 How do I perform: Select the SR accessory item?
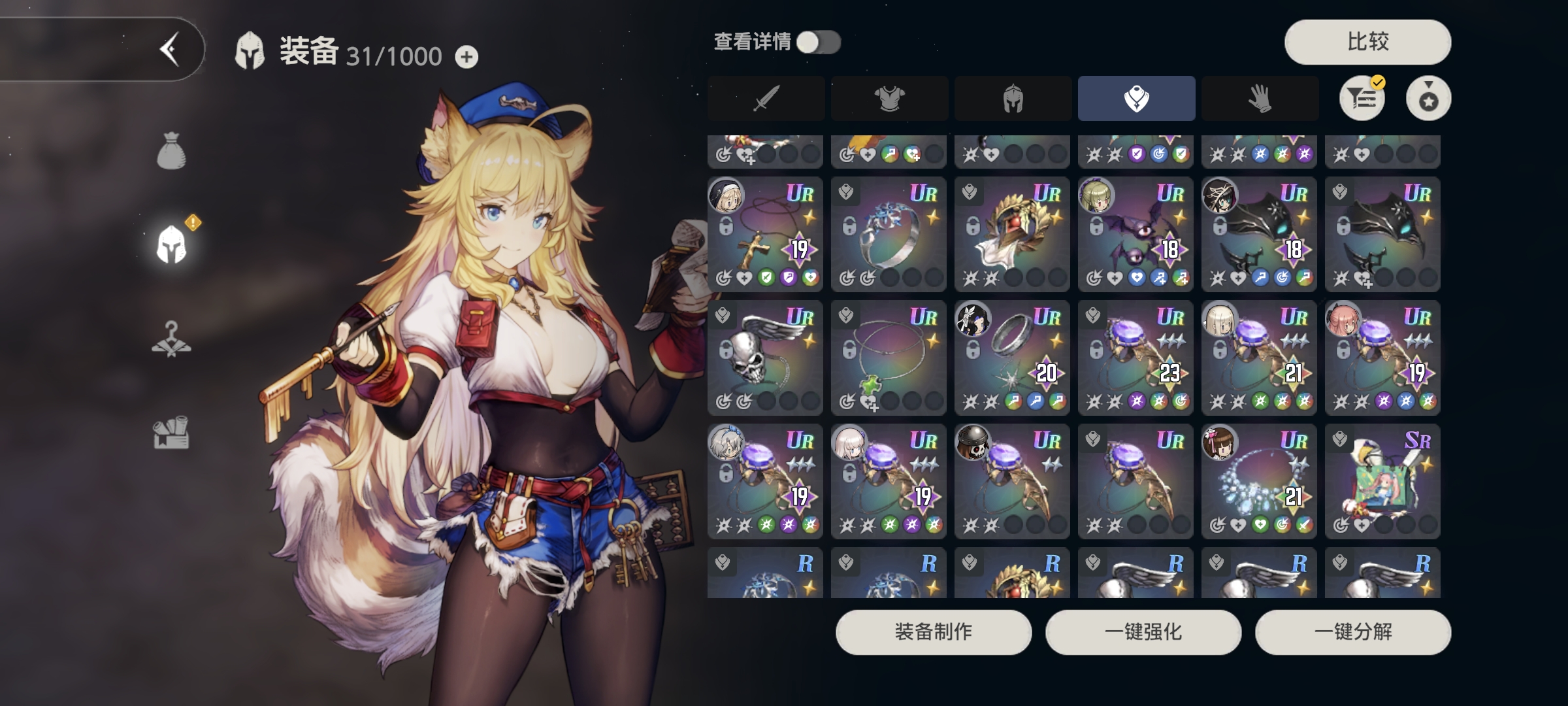1382,481
